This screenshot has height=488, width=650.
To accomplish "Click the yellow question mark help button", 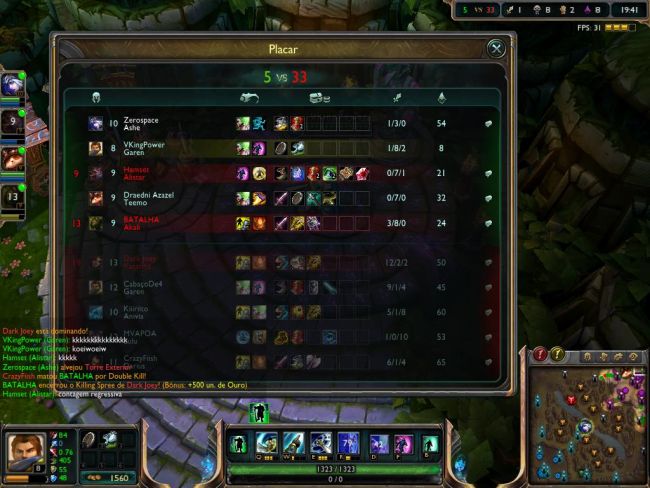I will (x=558, y=354).
